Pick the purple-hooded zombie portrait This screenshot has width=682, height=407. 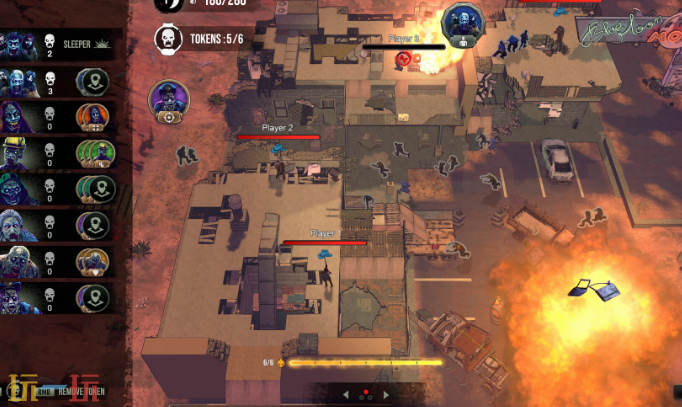(x=18, y=117)
